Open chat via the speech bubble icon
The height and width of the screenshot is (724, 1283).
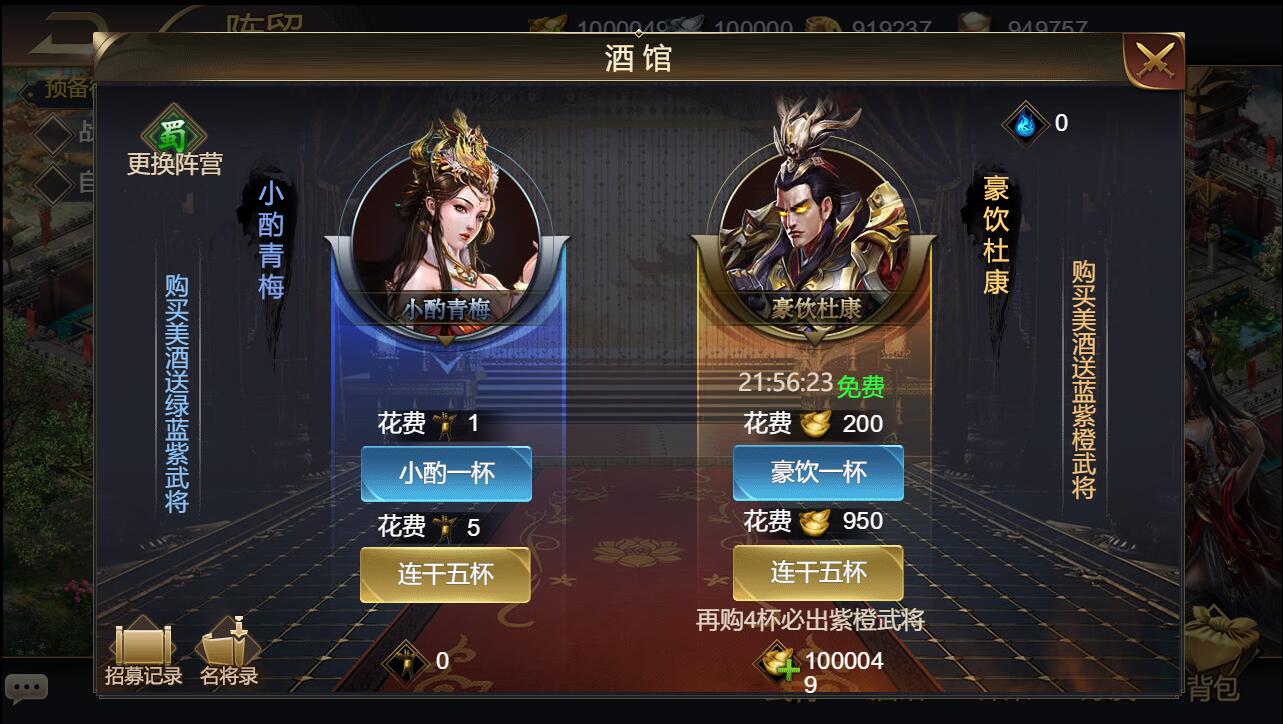pos(26,687)
